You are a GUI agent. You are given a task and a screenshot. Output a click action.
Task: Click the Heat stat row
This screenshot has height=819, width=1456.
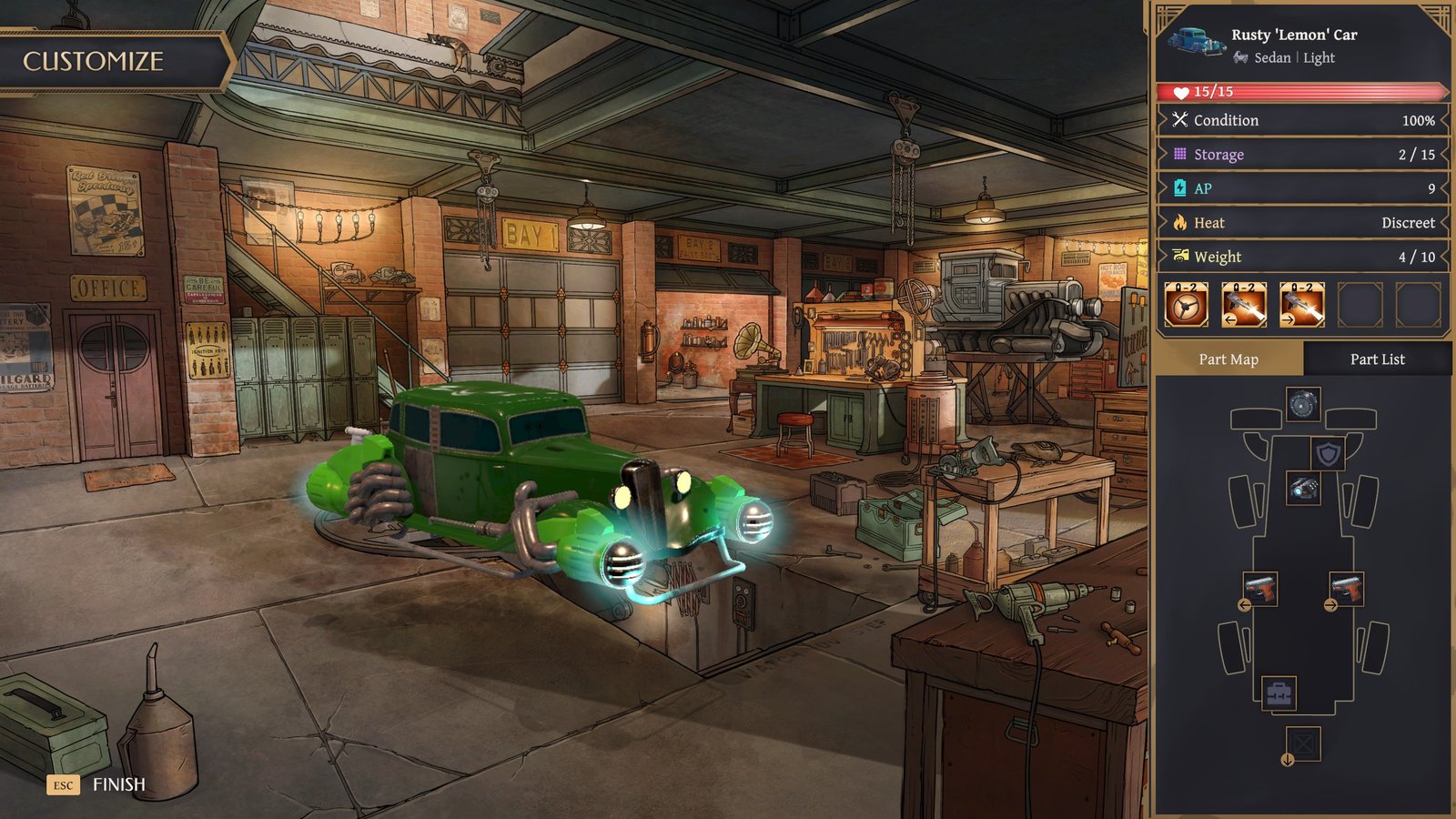1303,223
